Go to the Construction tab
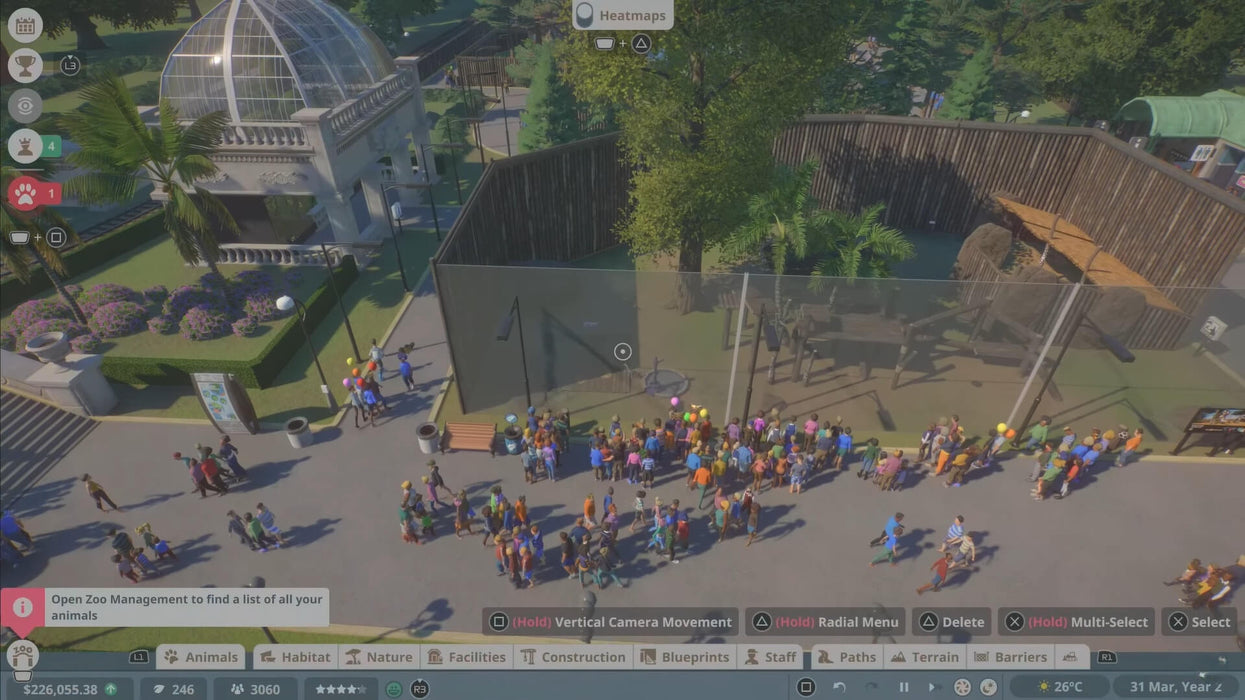Viewport: 1245px width, 700px height. [573, 657]
